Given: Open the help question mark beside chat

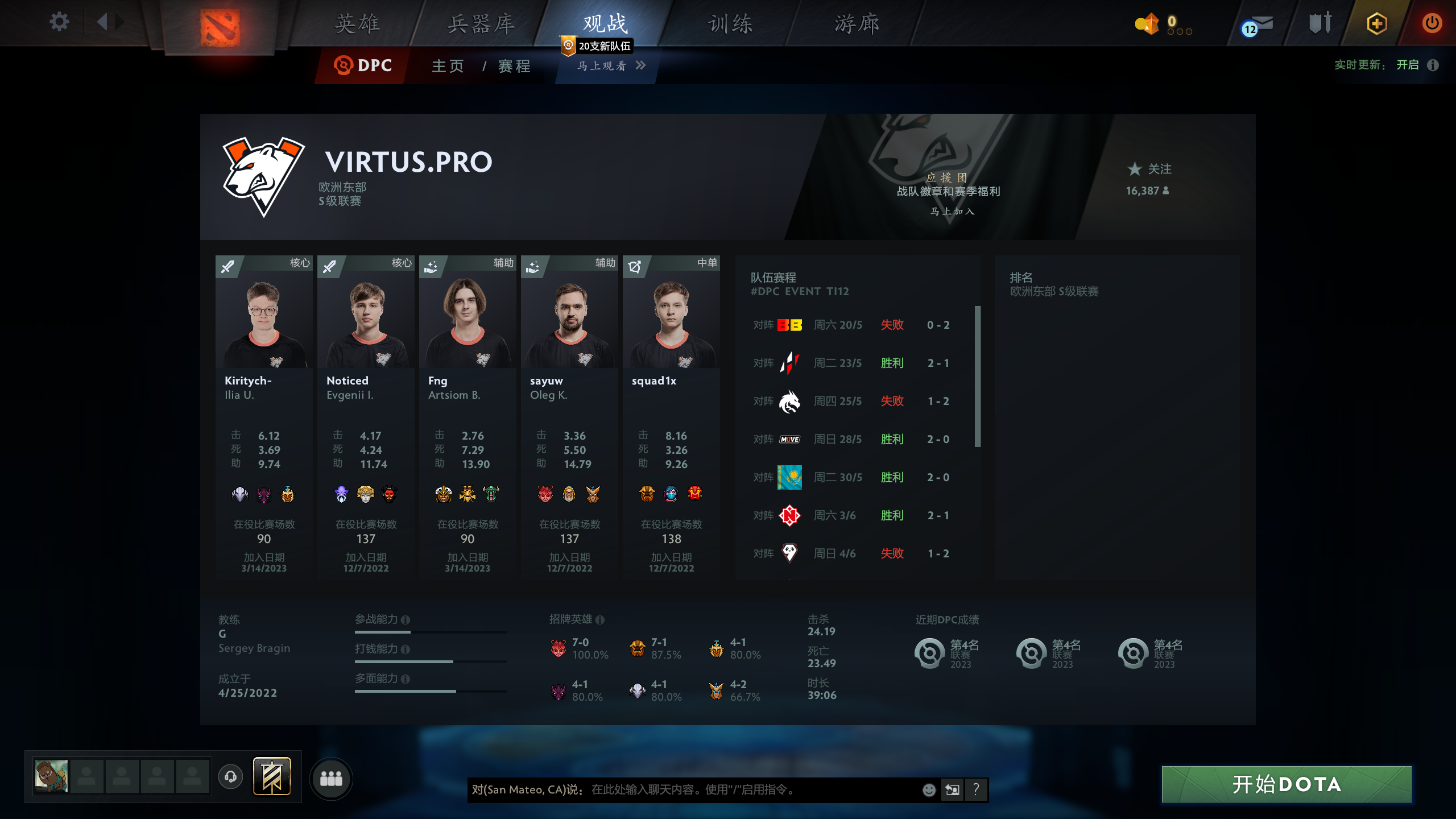Looking at the screenshot, I should (x=977, y=790).
